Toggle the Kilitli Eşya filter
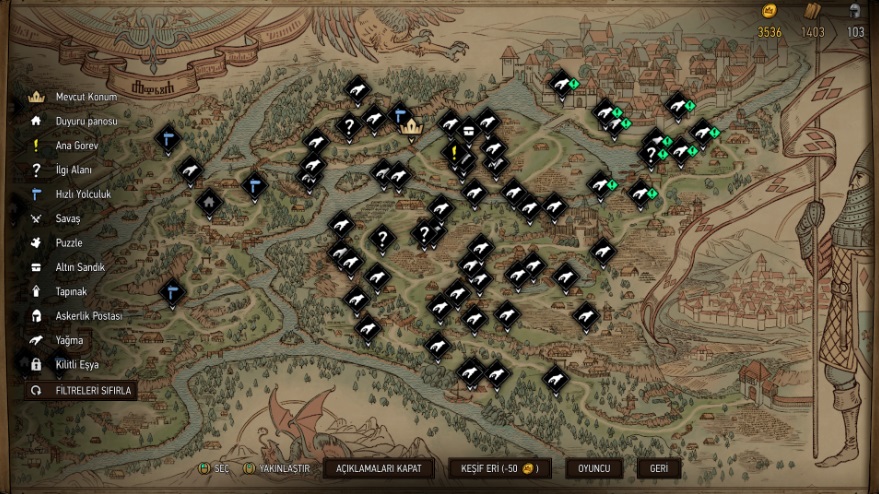The width and height of the screenshot is (879, 494). [x=74, y=365]
